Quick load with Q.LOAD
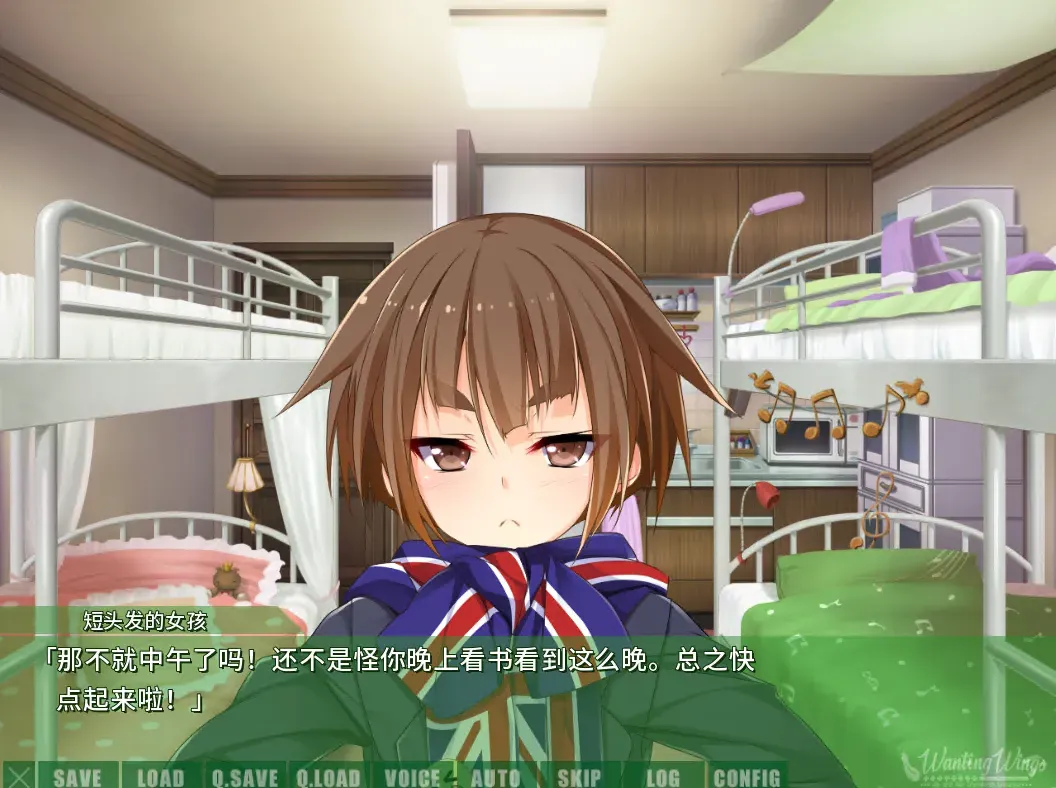 328,777
